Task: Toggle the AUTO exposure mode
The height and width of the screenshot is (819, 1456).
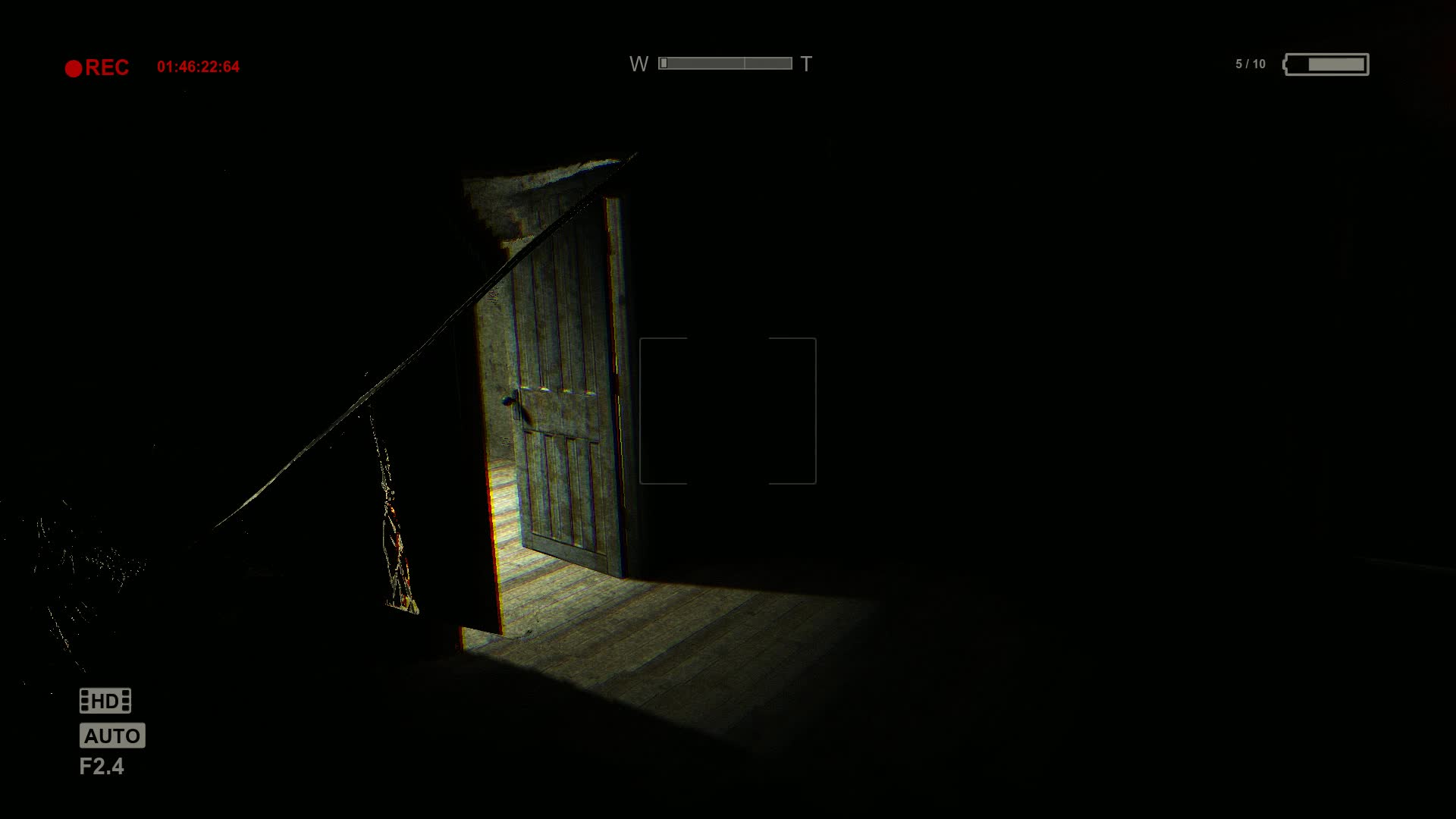Action: (112, 735)
